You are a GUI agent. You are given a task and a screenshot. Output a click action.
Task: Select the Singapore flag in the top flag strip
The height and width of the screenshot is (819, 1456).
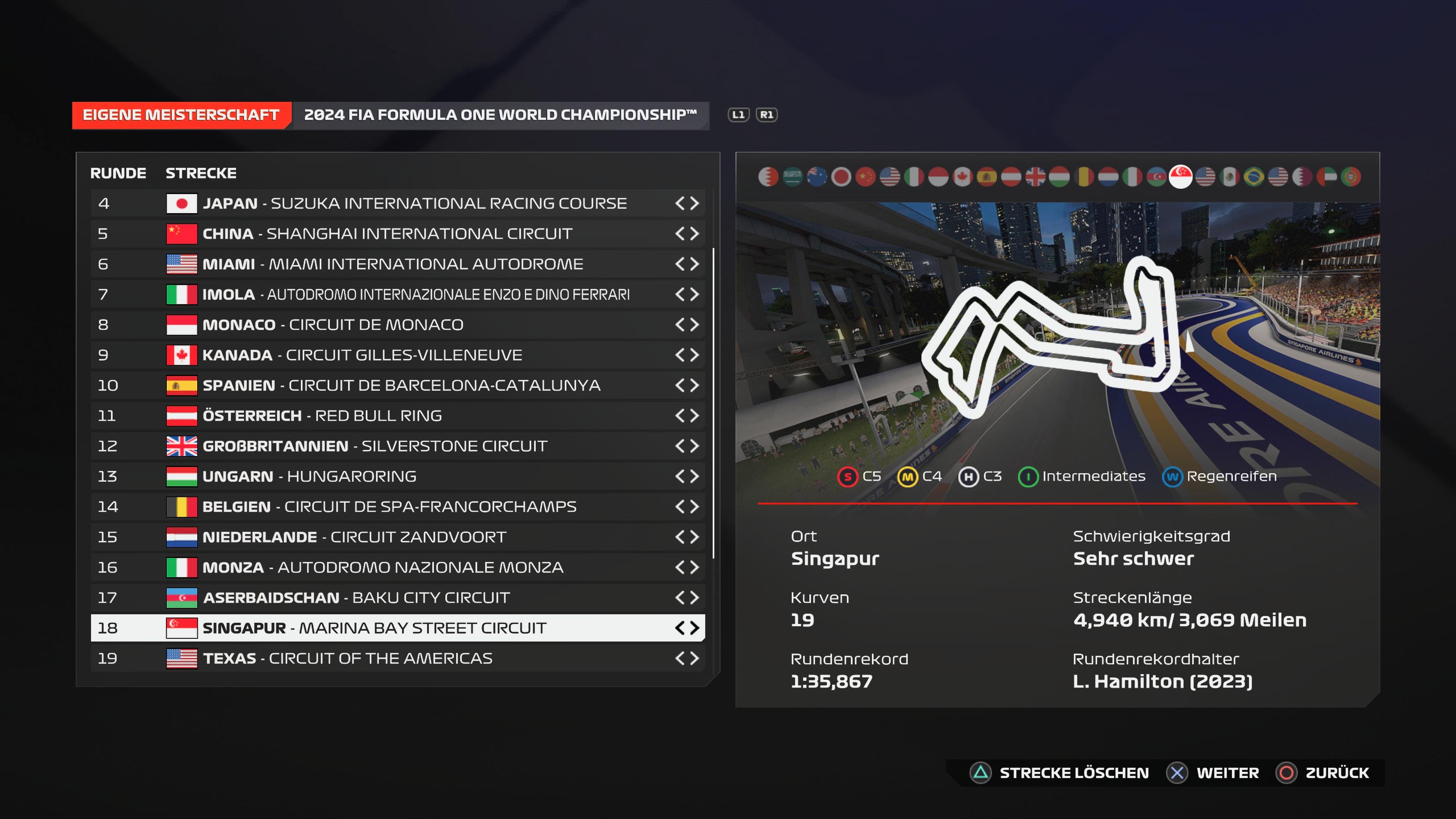pos(1182,176)
